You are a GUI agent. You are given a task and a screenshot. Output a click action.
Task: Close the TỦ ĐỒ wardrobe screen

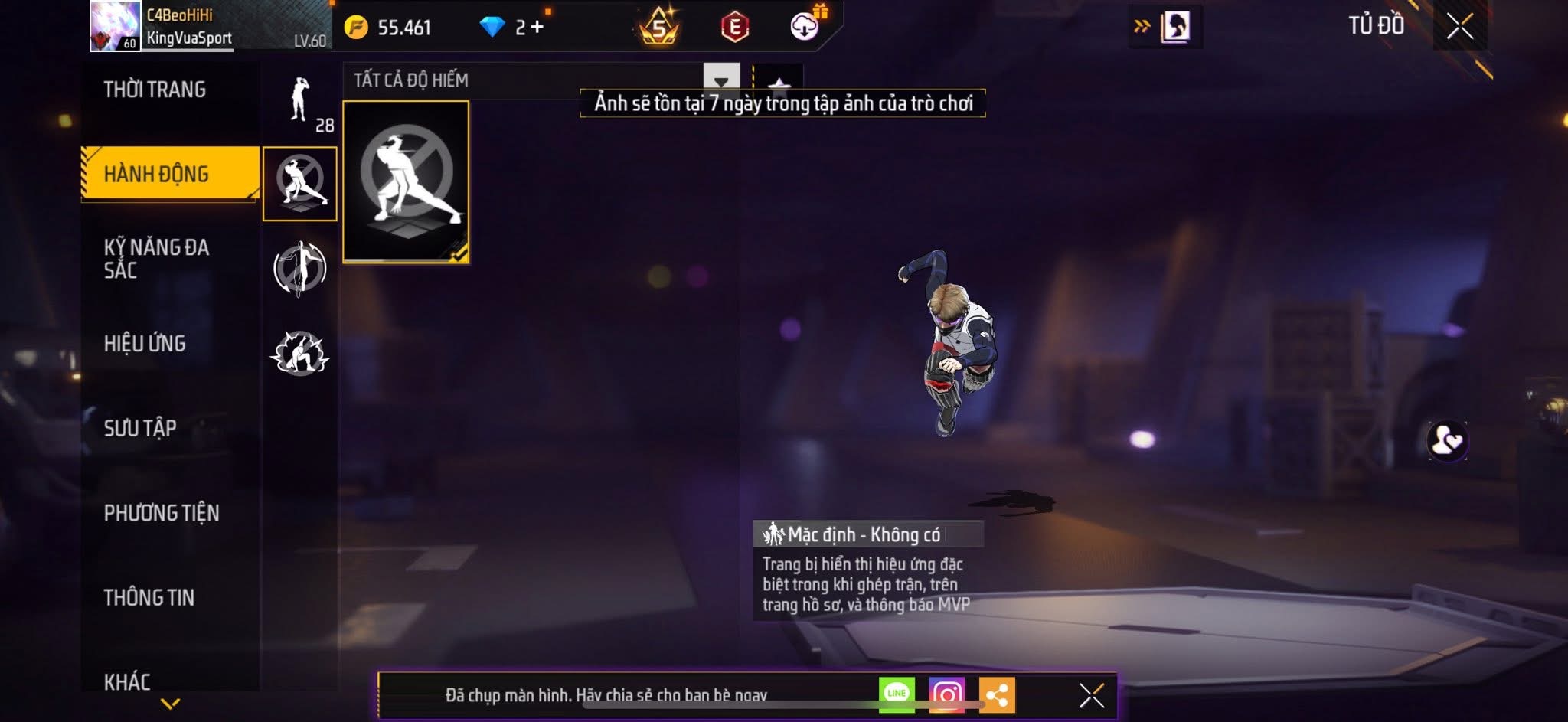point(1459,27)
